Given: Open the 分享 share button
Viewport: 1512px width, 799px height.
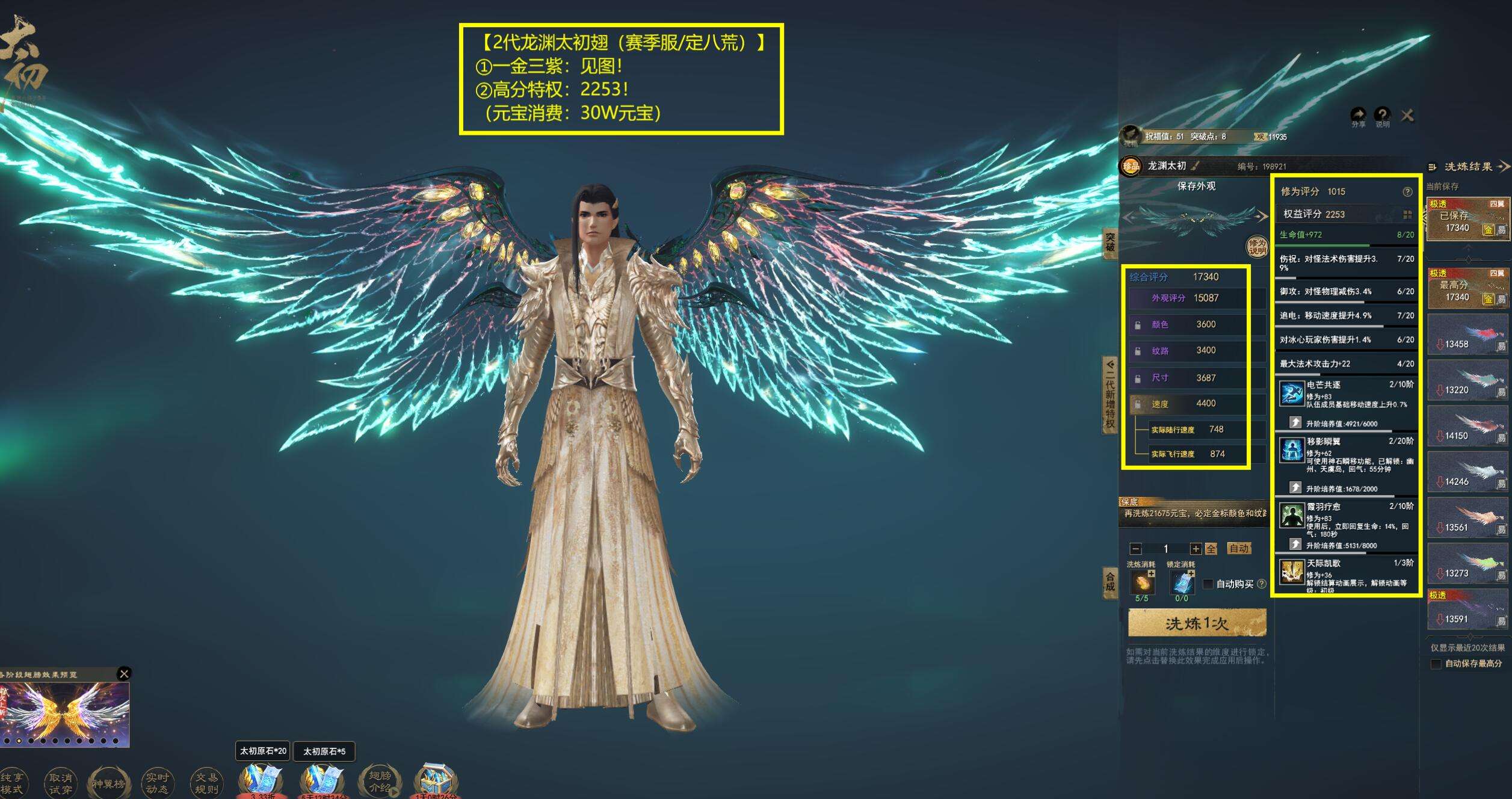Looking at the screenshot, I should point(1358,116).
